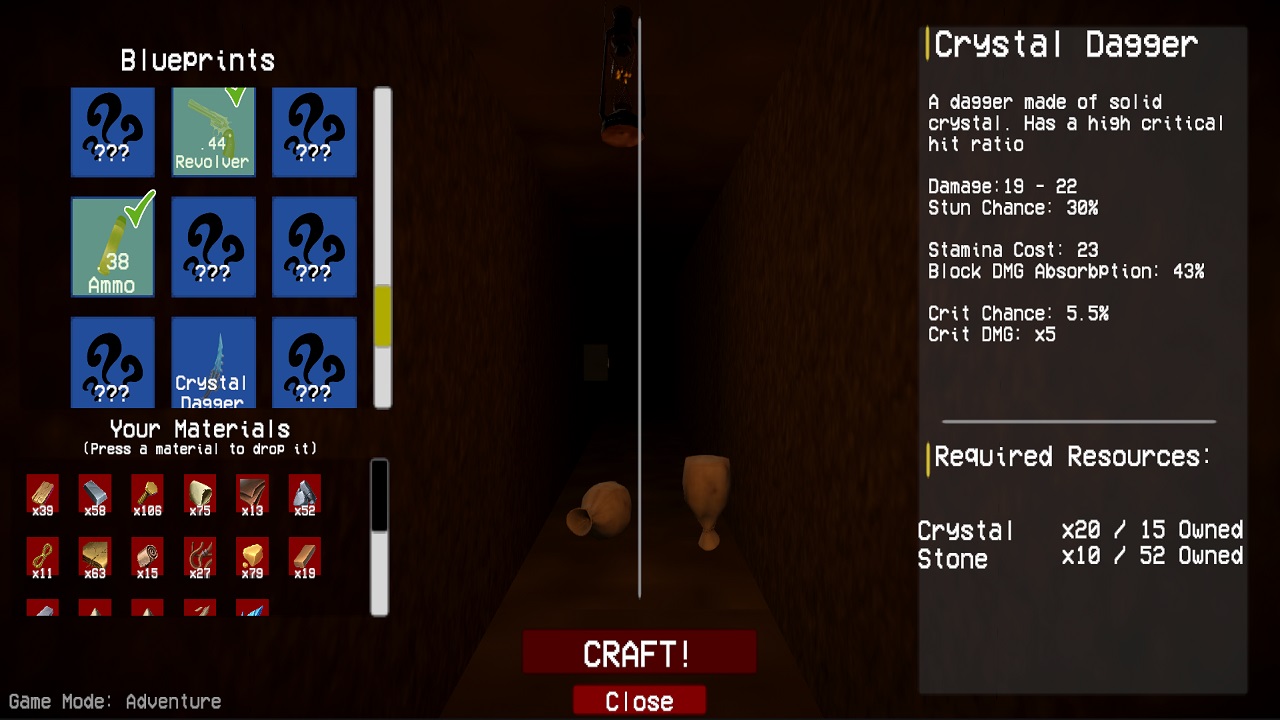Select the .44 Revolver blueprint
This screenshot has height=720, width=1280.
tap(213, 132)
